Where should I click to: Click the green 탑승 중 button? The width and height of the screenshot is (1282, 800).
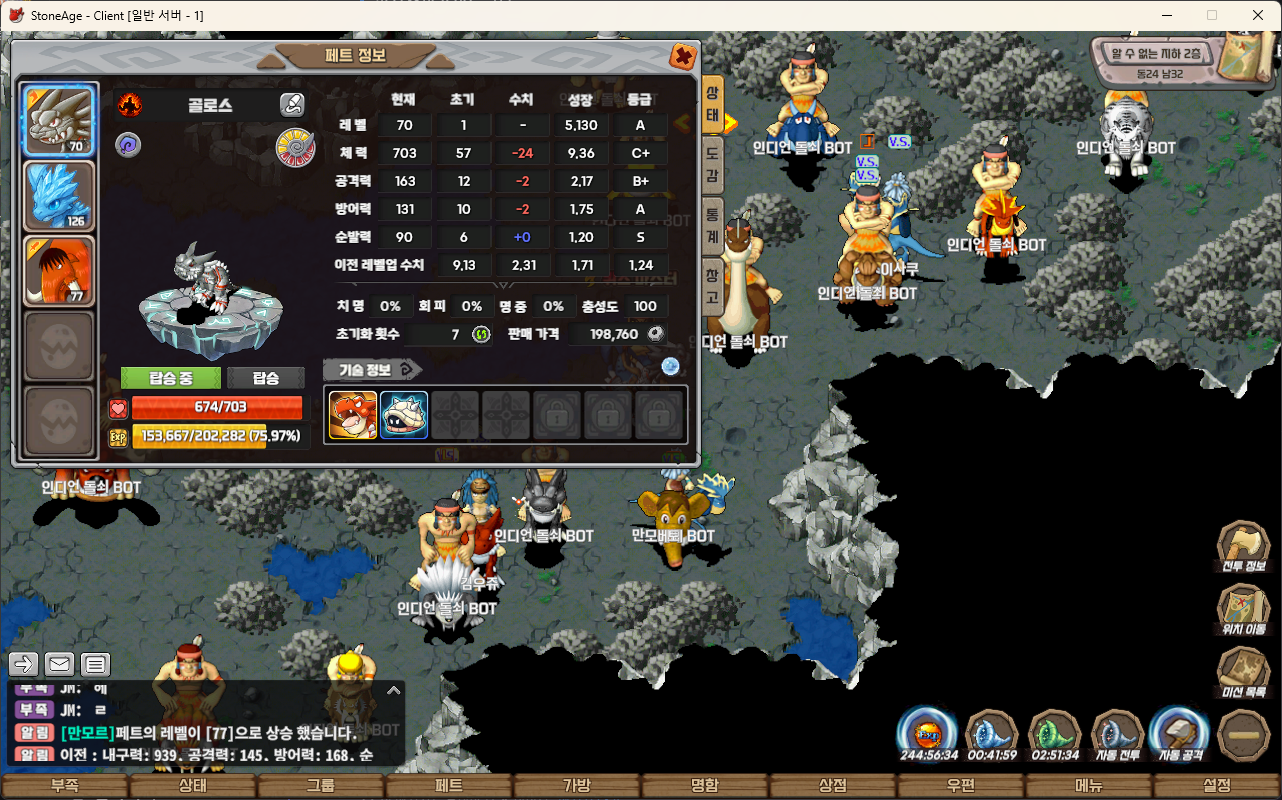click(x=170, y=378)
